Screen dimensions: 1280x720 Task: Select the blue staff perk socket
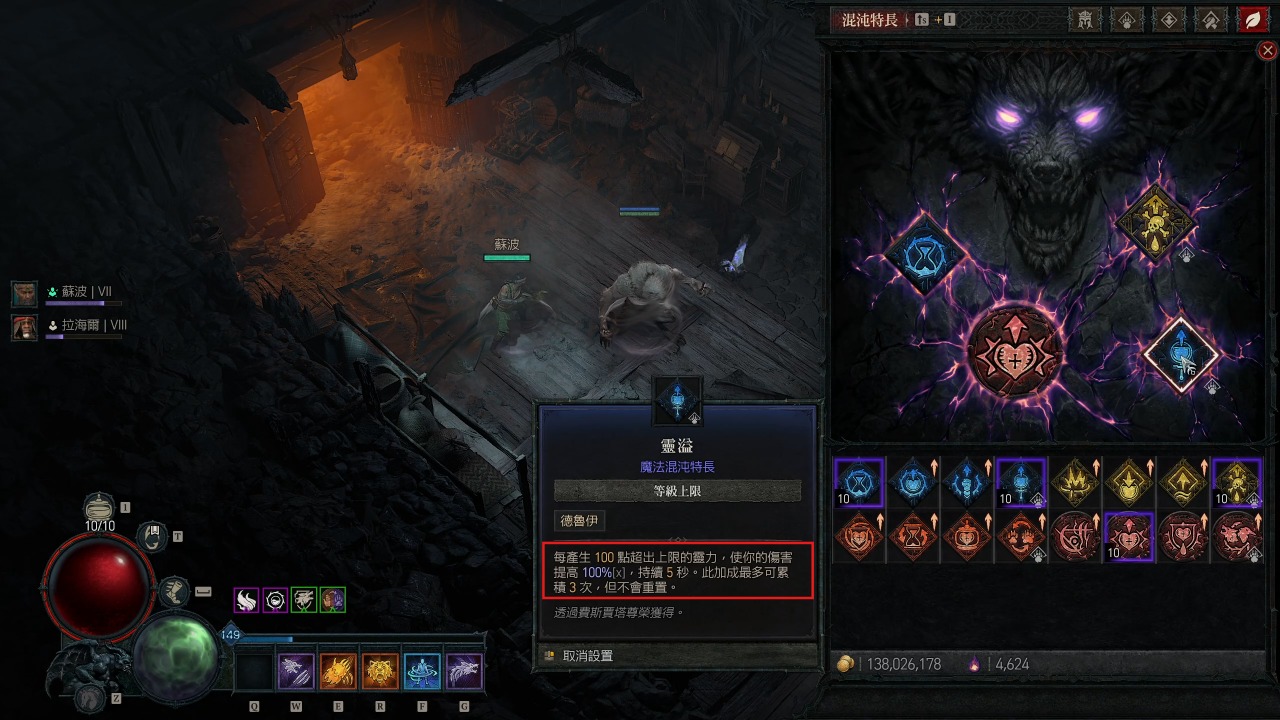1180,353
